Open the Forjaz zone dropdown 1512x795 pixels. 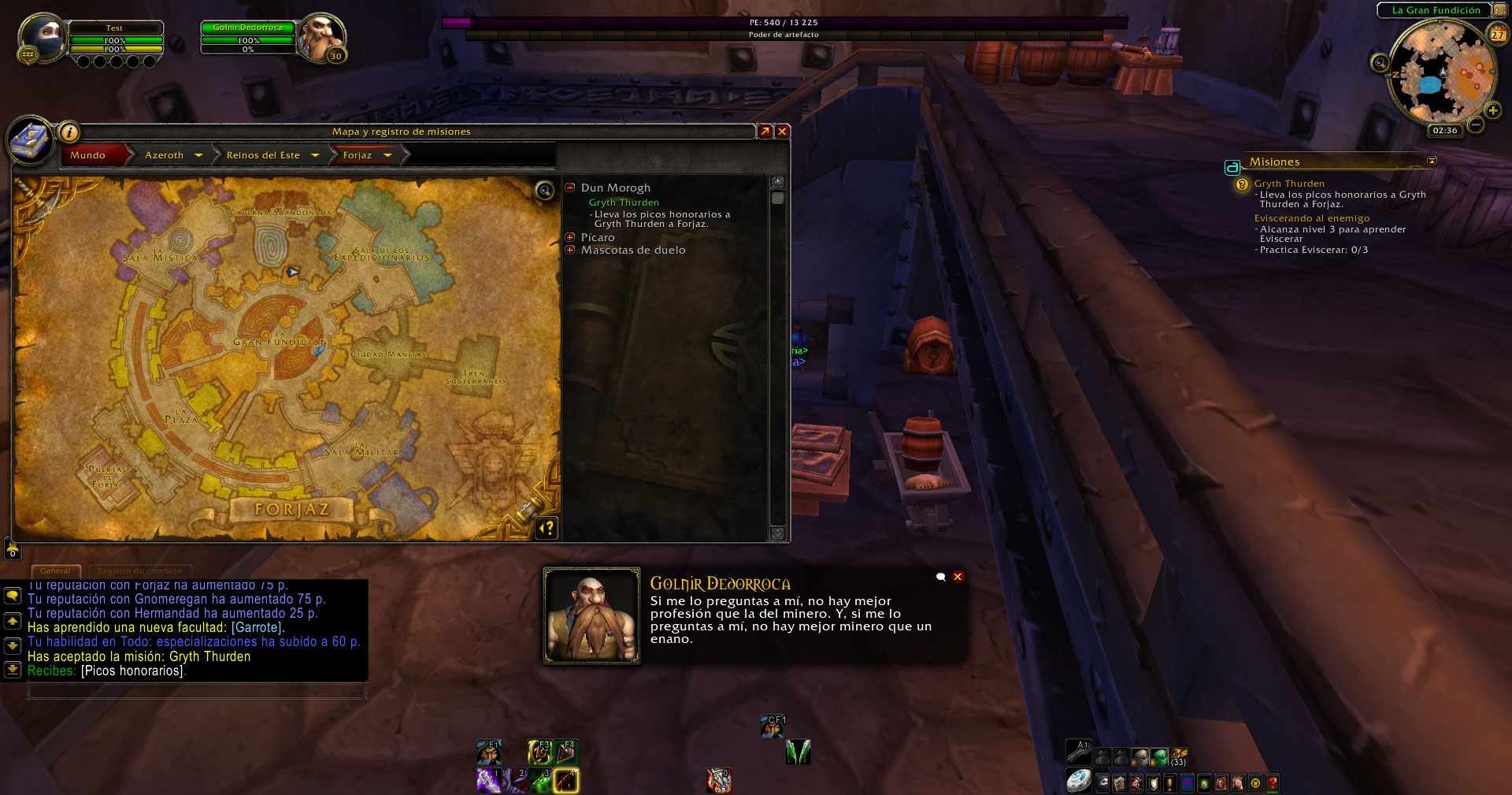(387, 155)
